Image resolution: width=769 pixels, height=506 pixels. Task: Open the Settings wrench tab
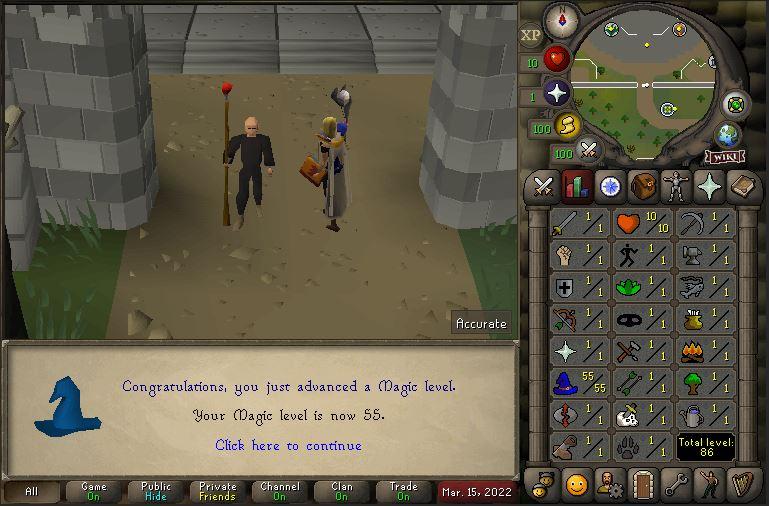click(675, 485)
